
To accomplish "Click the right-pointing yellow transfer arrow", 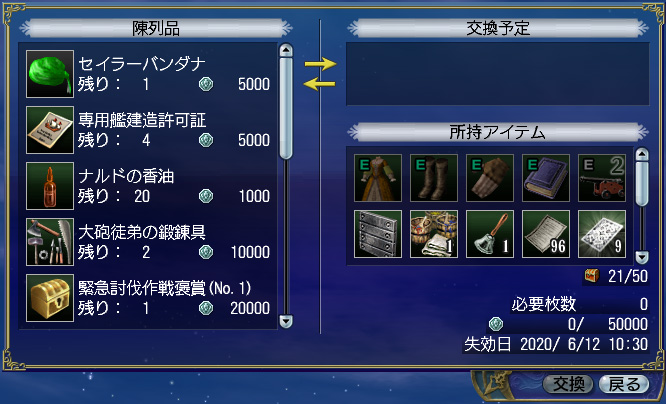I will pos(320,64).
